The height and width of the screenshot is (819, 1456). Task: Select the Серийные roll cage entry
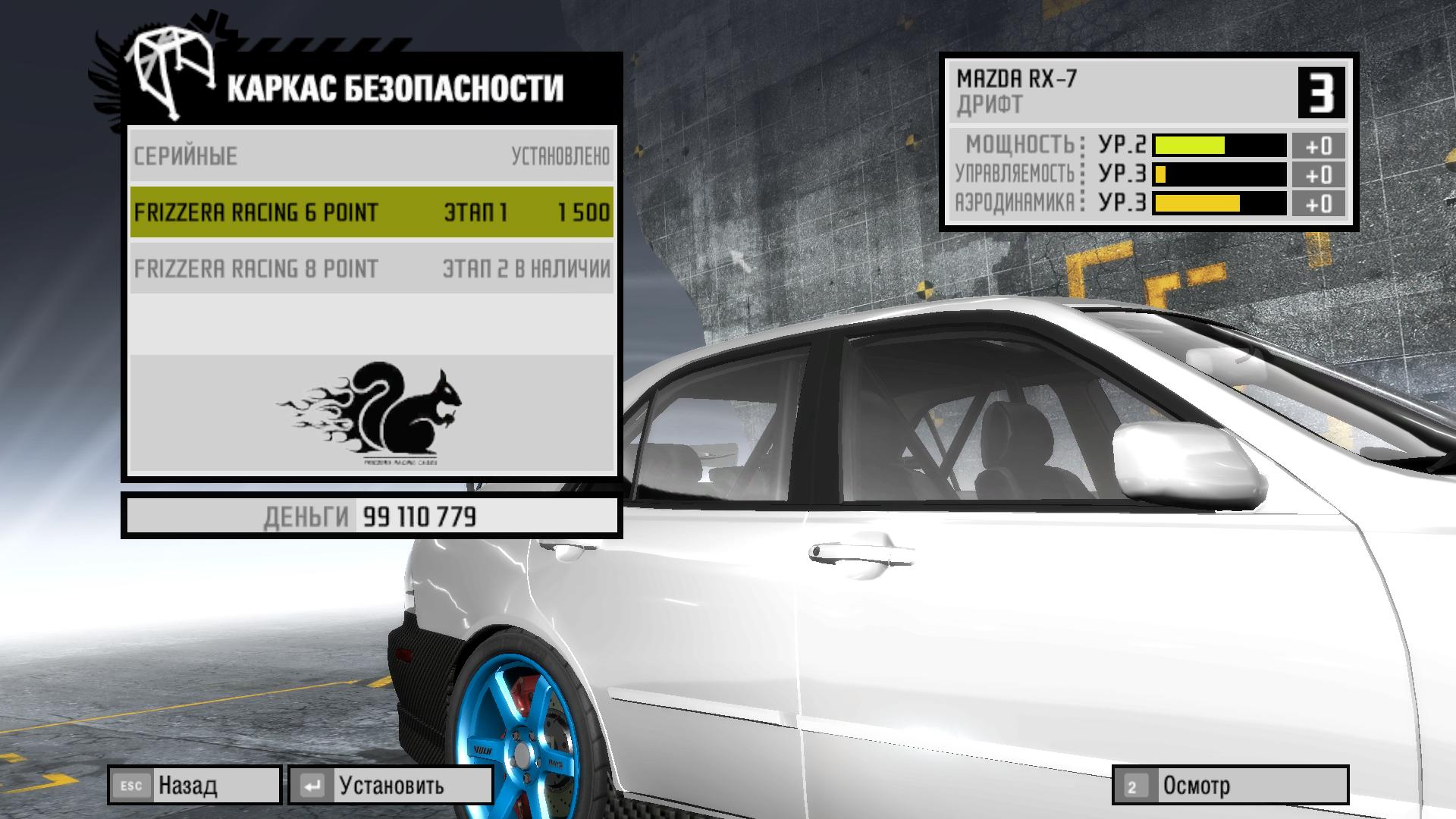click(372, 156)
